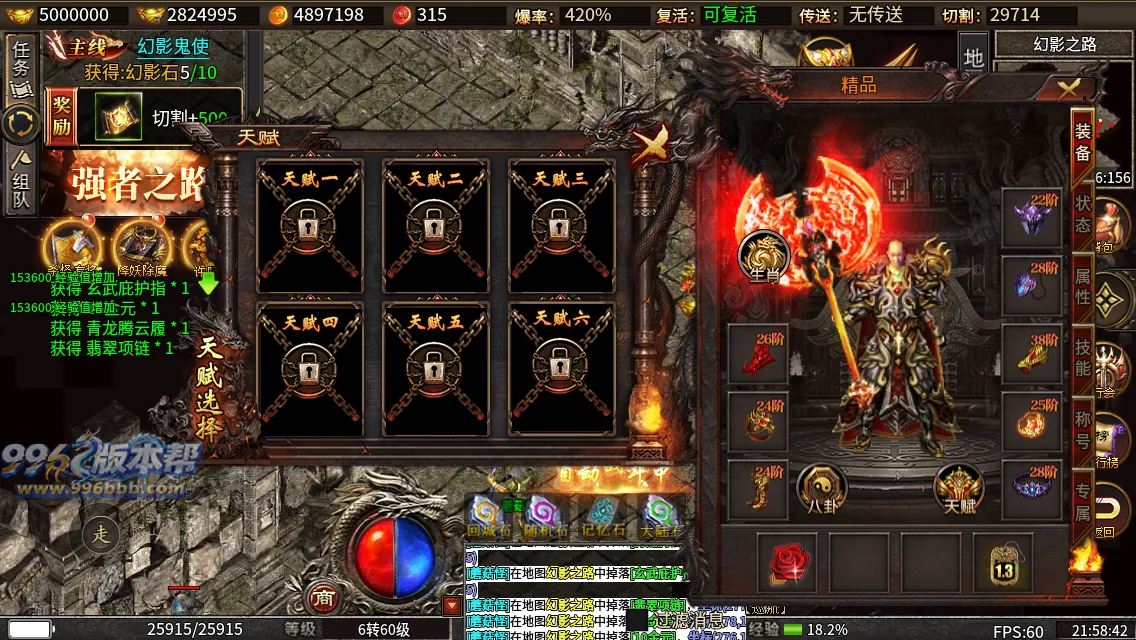This screenshot has height=640, width=1136.
Task: Close the 天赋 talent window
Action: click(x=651, y=146)
